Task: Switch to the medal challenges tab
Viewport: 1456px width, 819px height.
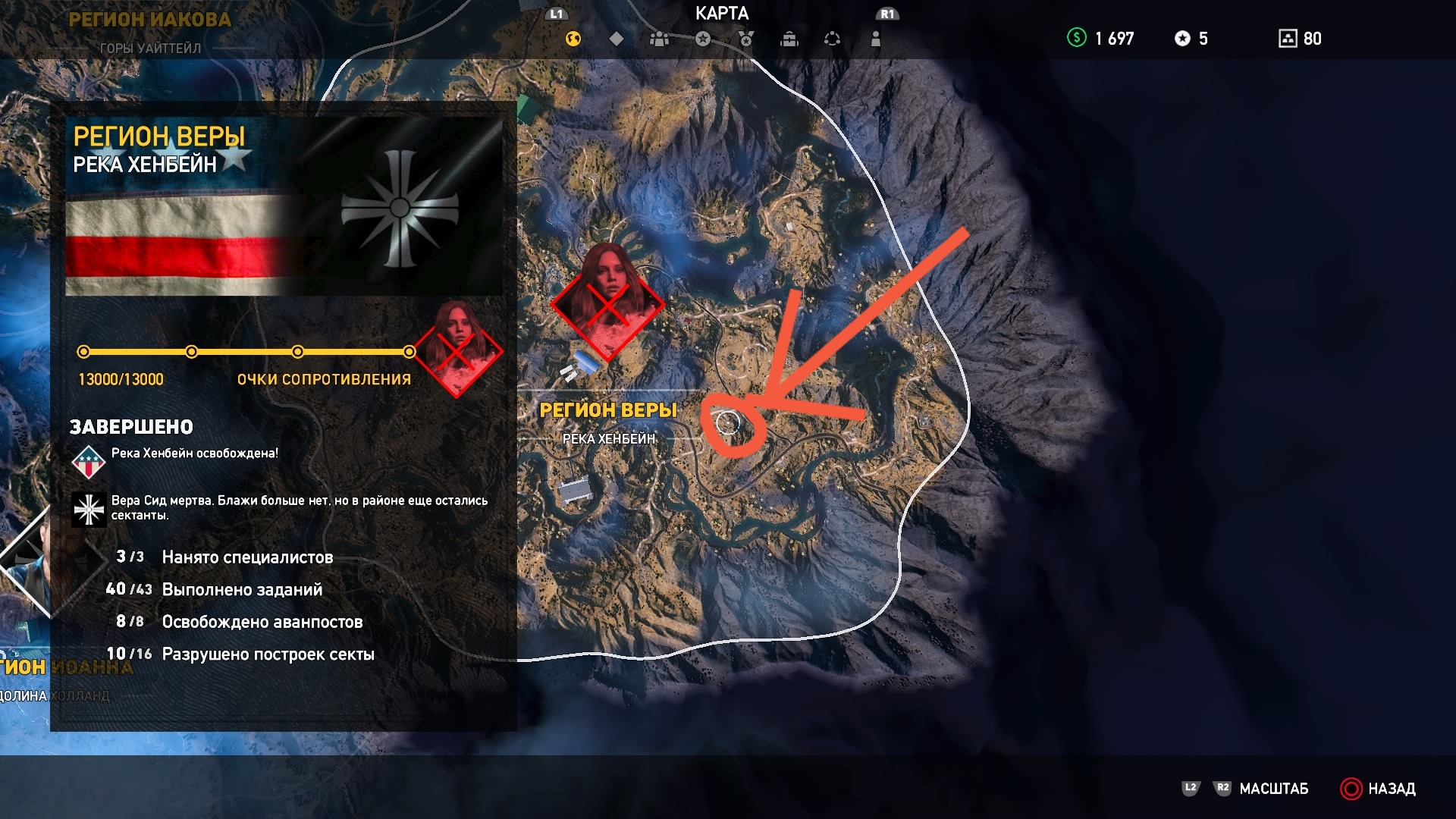Action: 746,39
